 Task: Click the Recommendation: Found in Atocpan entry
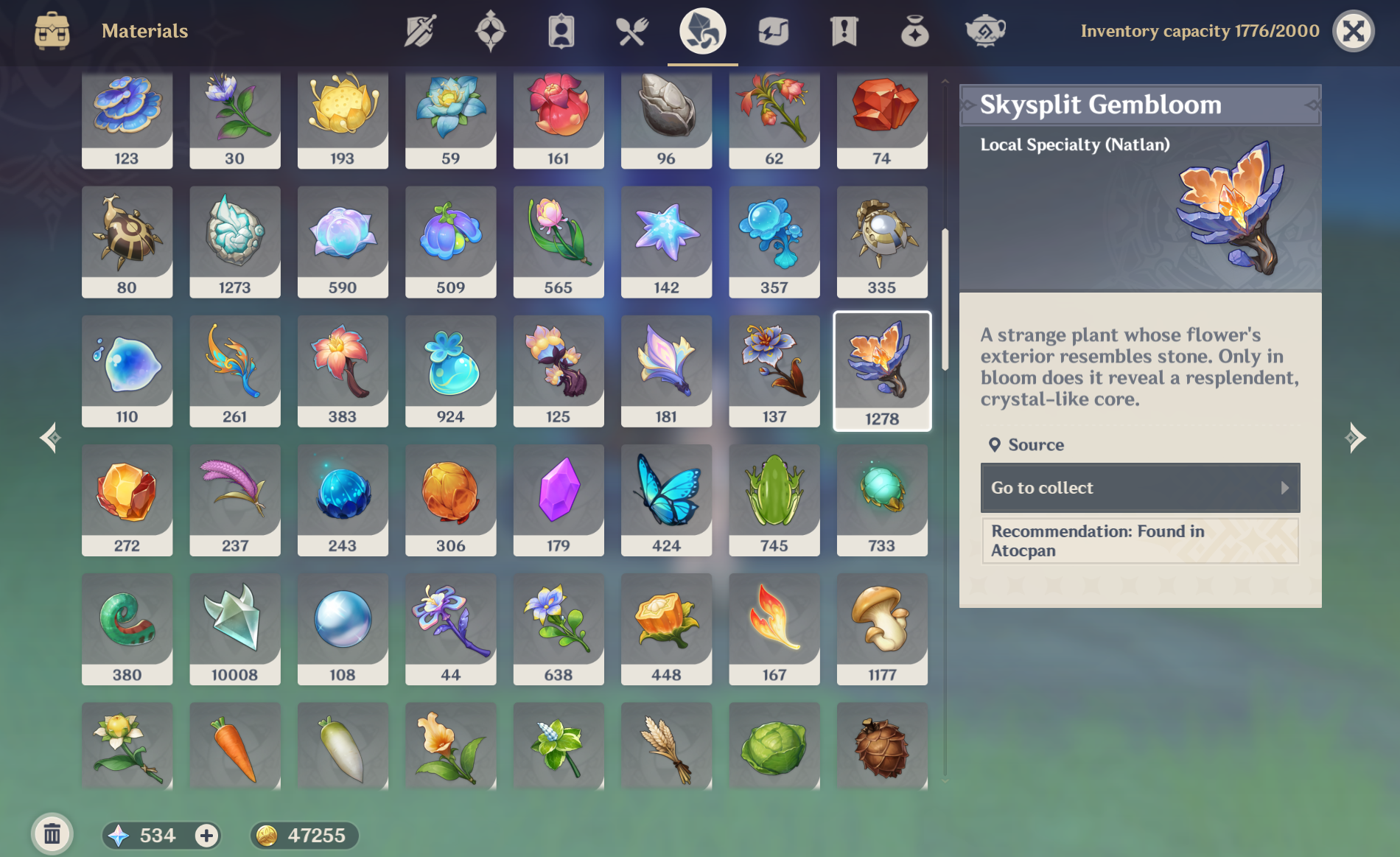point(1139,540)
